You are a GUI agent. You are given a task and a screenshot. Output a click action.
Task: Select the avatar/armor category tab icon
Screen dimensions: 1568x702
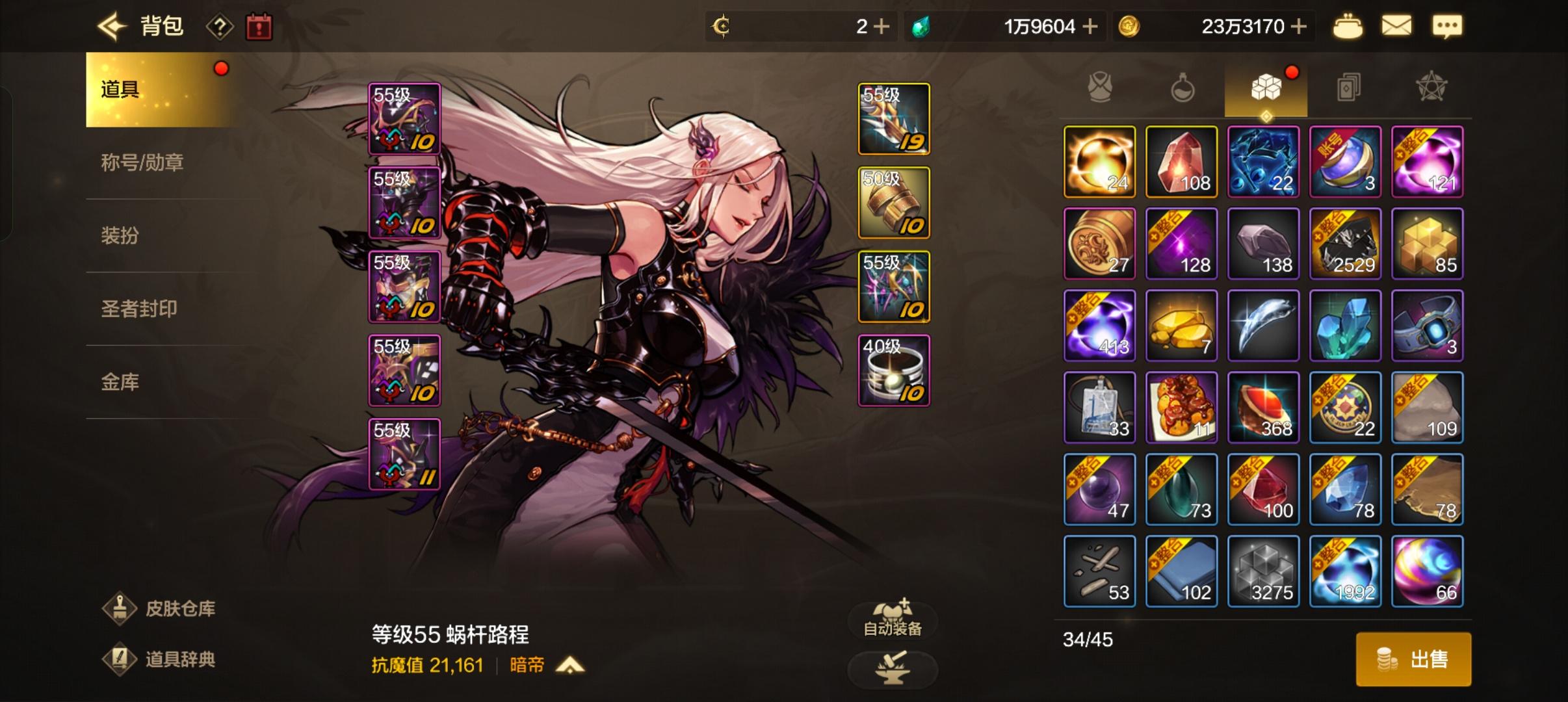(x=1100, y=88)
